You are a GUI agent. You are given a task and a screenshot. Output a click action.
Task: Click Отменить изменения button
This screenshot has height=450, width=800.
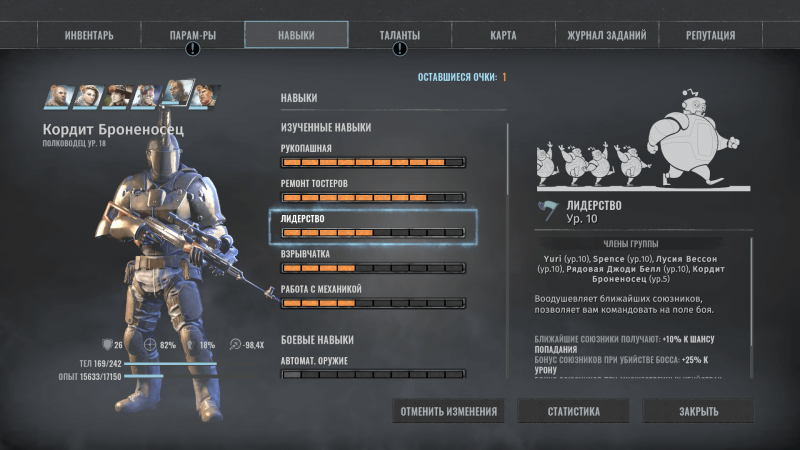coord(449,411)
